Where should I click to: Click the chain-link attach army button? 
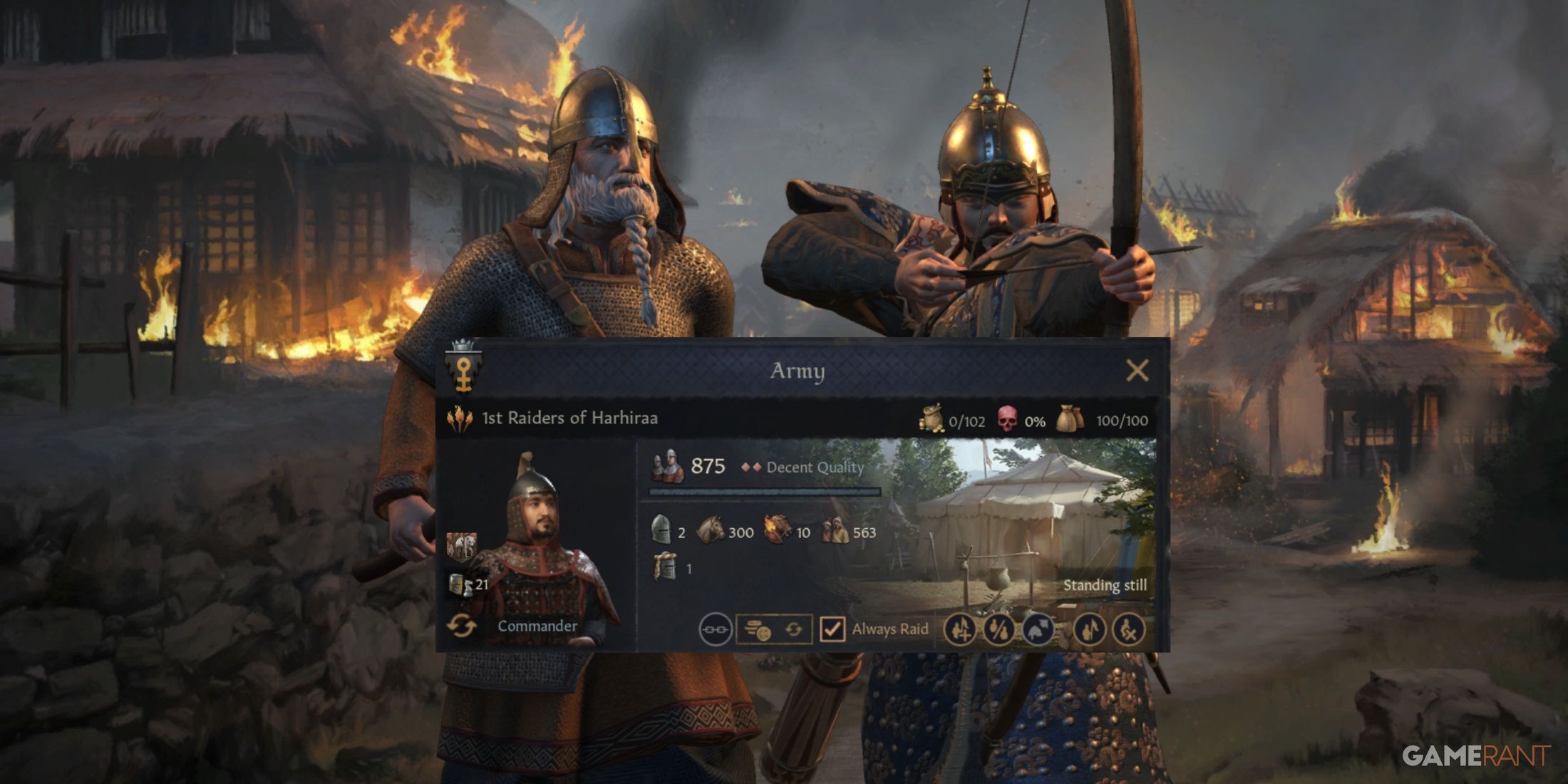715,629
